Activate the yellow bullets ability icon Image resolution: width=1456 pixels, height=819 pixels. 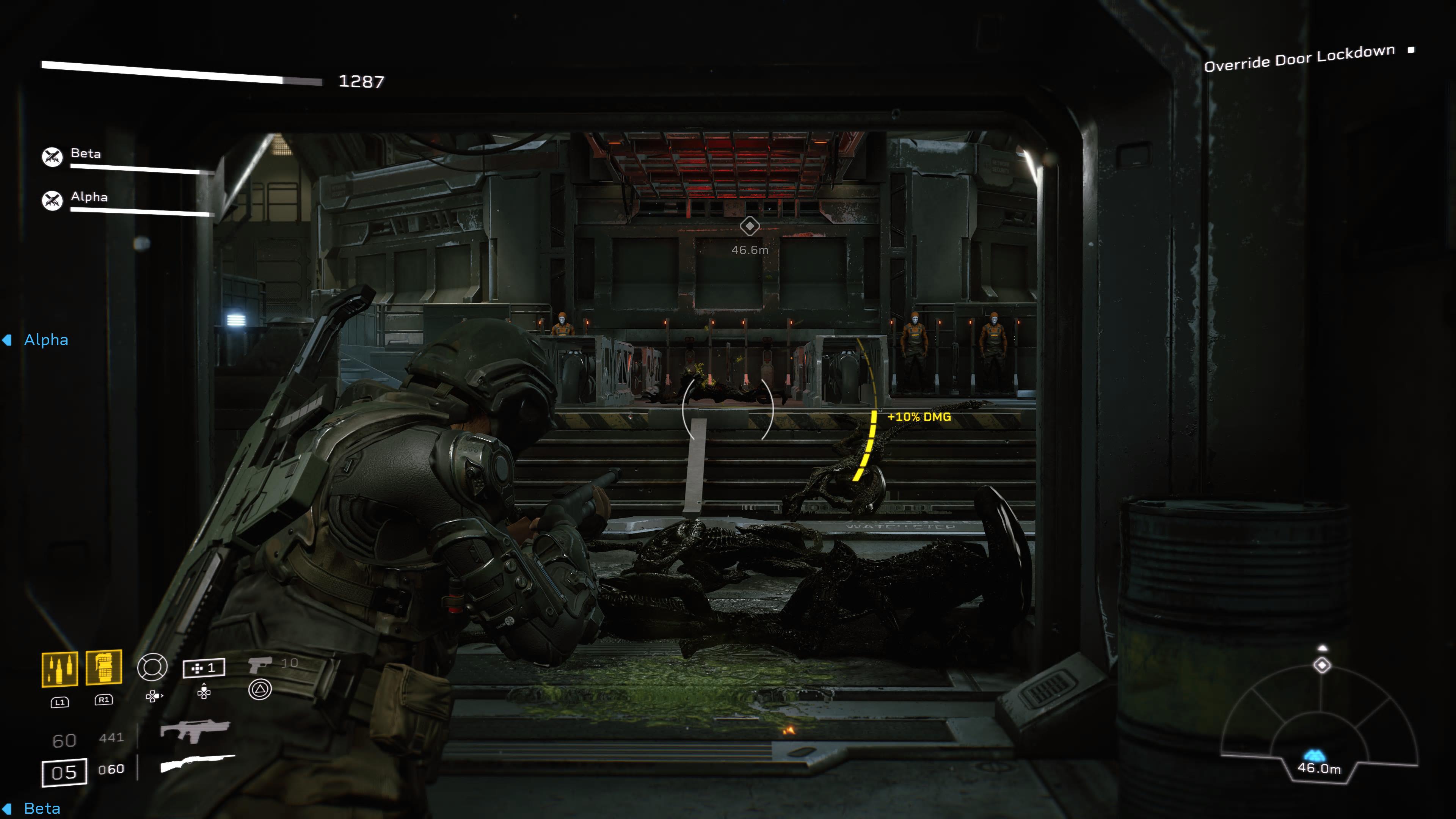(x=60, y=669)
